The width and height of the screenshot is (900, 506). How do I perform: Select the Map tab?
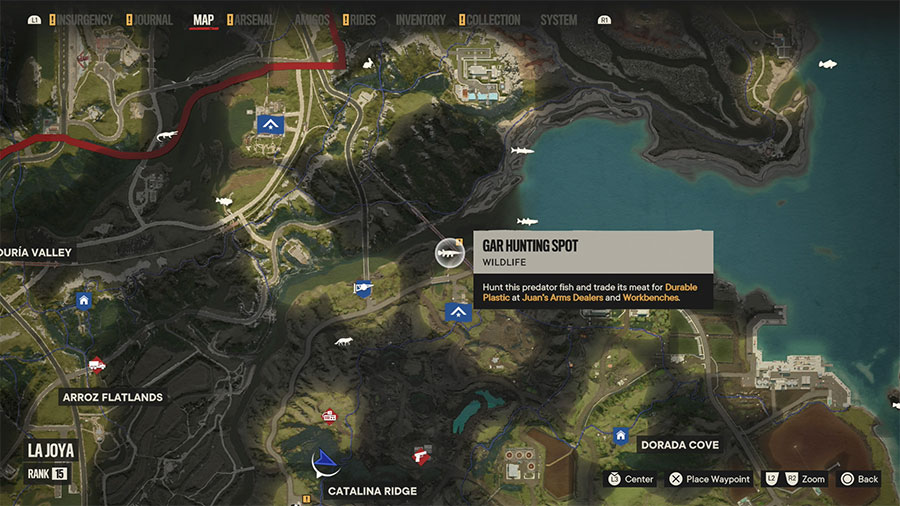(203, 20)
